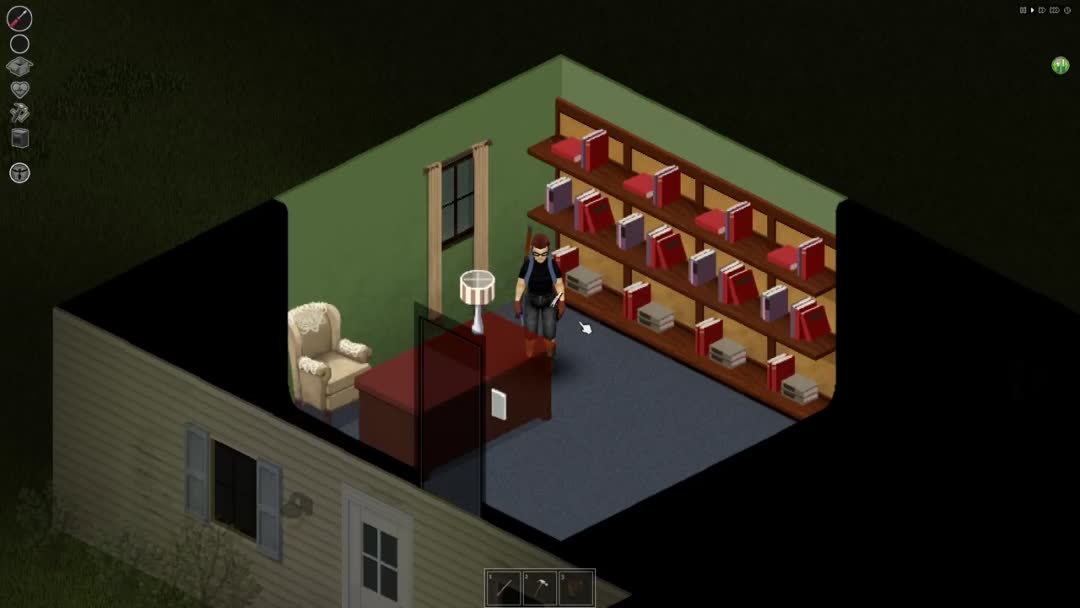Image resolution: width=1080 pixels, height=608 pixels.
Task: Open the health panel heart icon
Action: point(19,90)
